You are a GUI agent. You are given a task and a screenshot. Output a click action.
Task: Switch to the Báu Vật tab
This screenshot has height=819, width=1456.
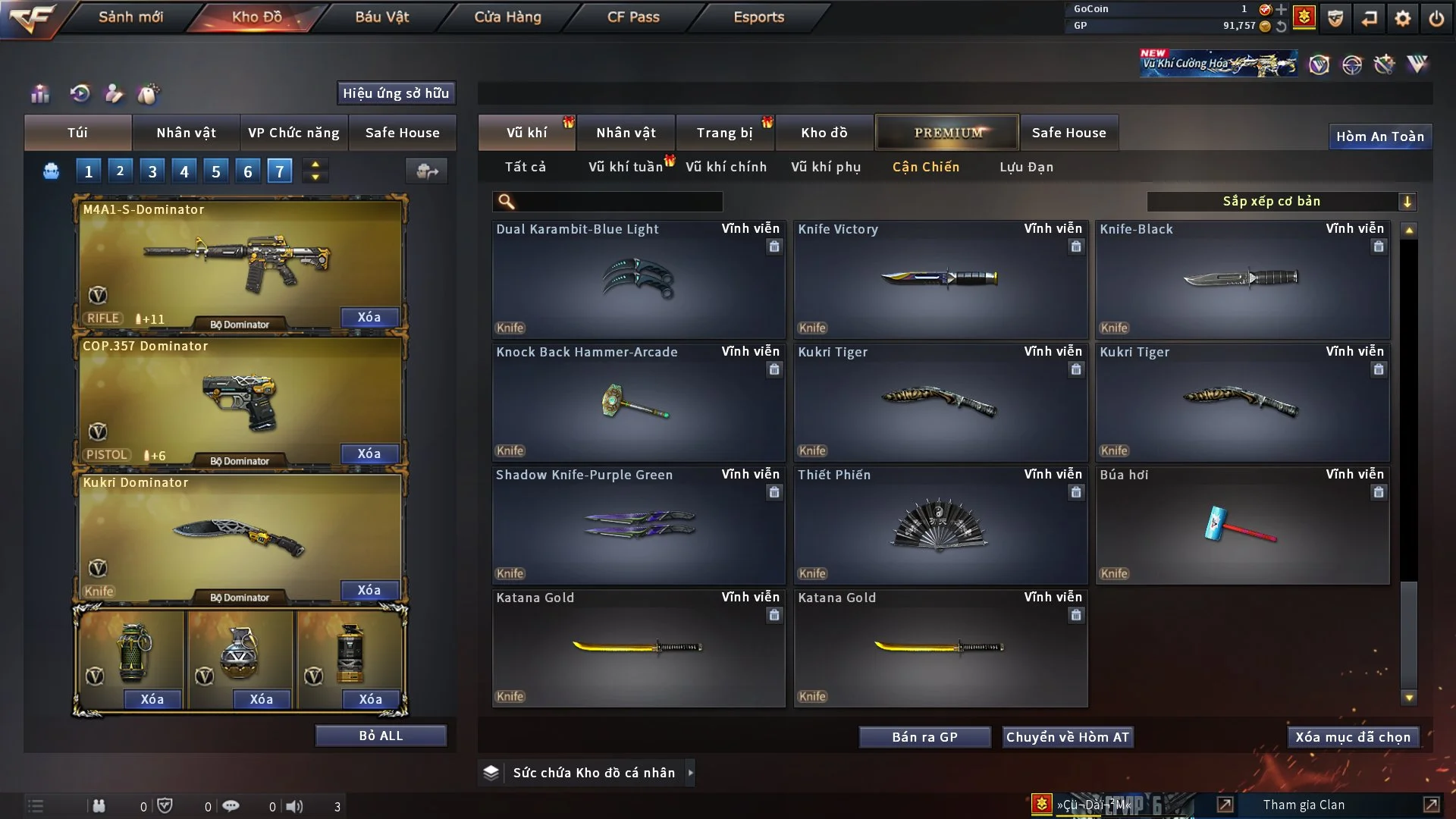pos(381,17)
